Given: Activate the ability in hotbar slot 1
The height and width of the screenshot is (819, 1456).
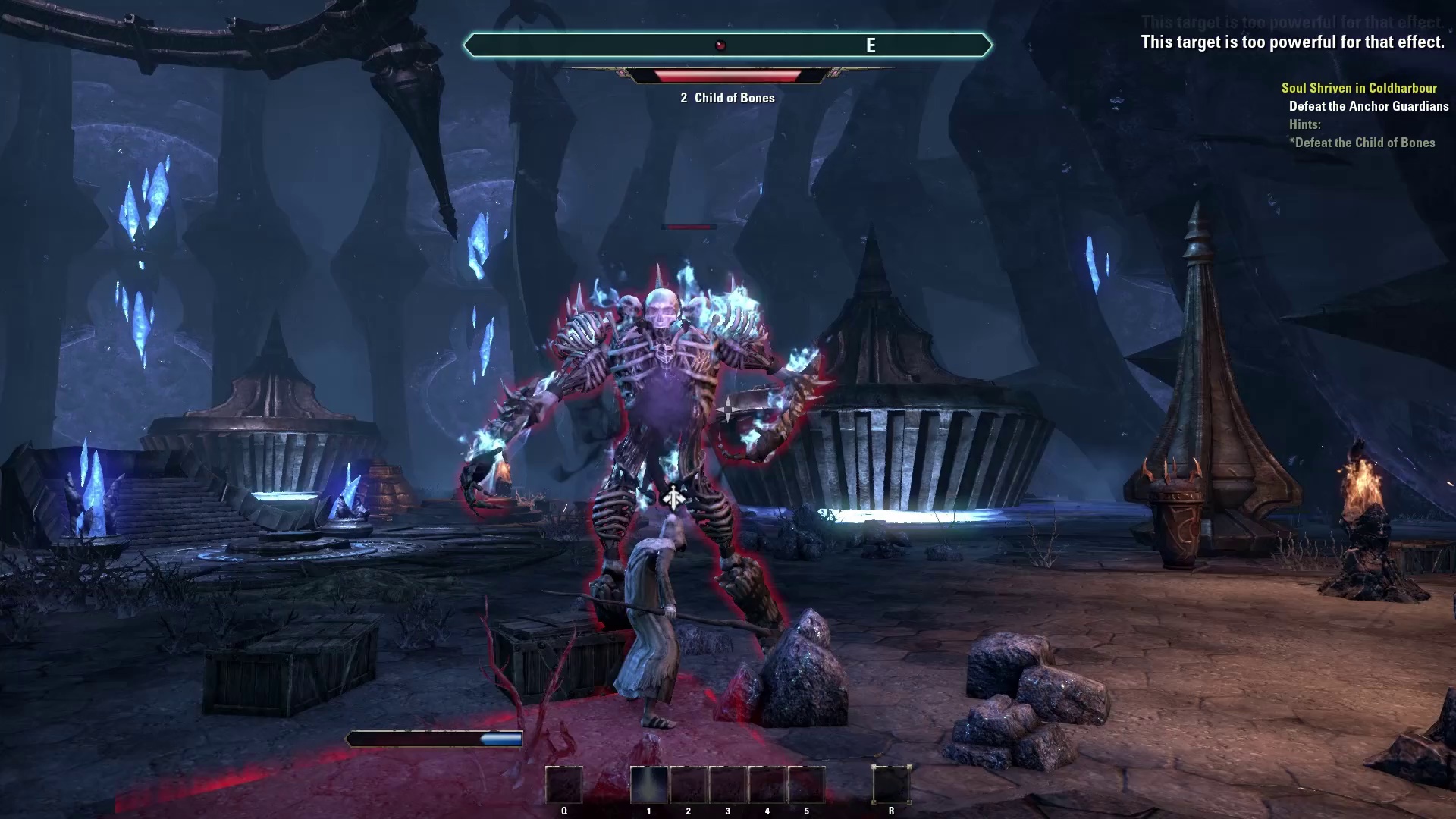Looking at the screenshot, I should click(x=648, y=784).
